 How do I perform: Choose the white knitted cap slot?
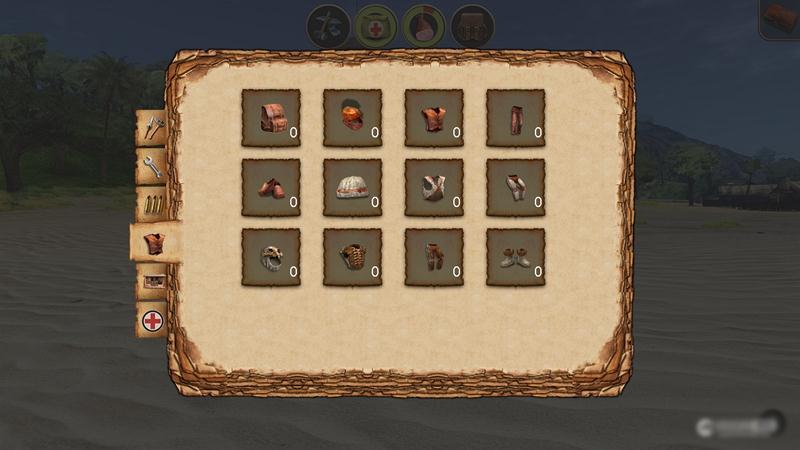[352, 188]
